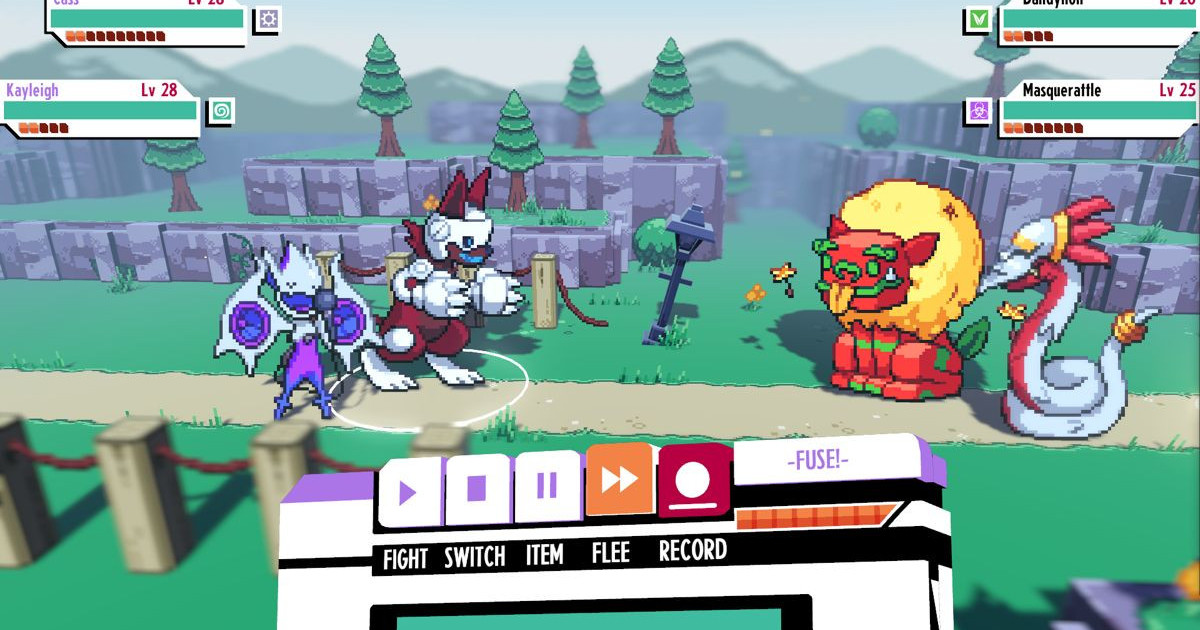Choose the Fight play button
This screenshot has height=630, width=1200.
tap(408, 492)
